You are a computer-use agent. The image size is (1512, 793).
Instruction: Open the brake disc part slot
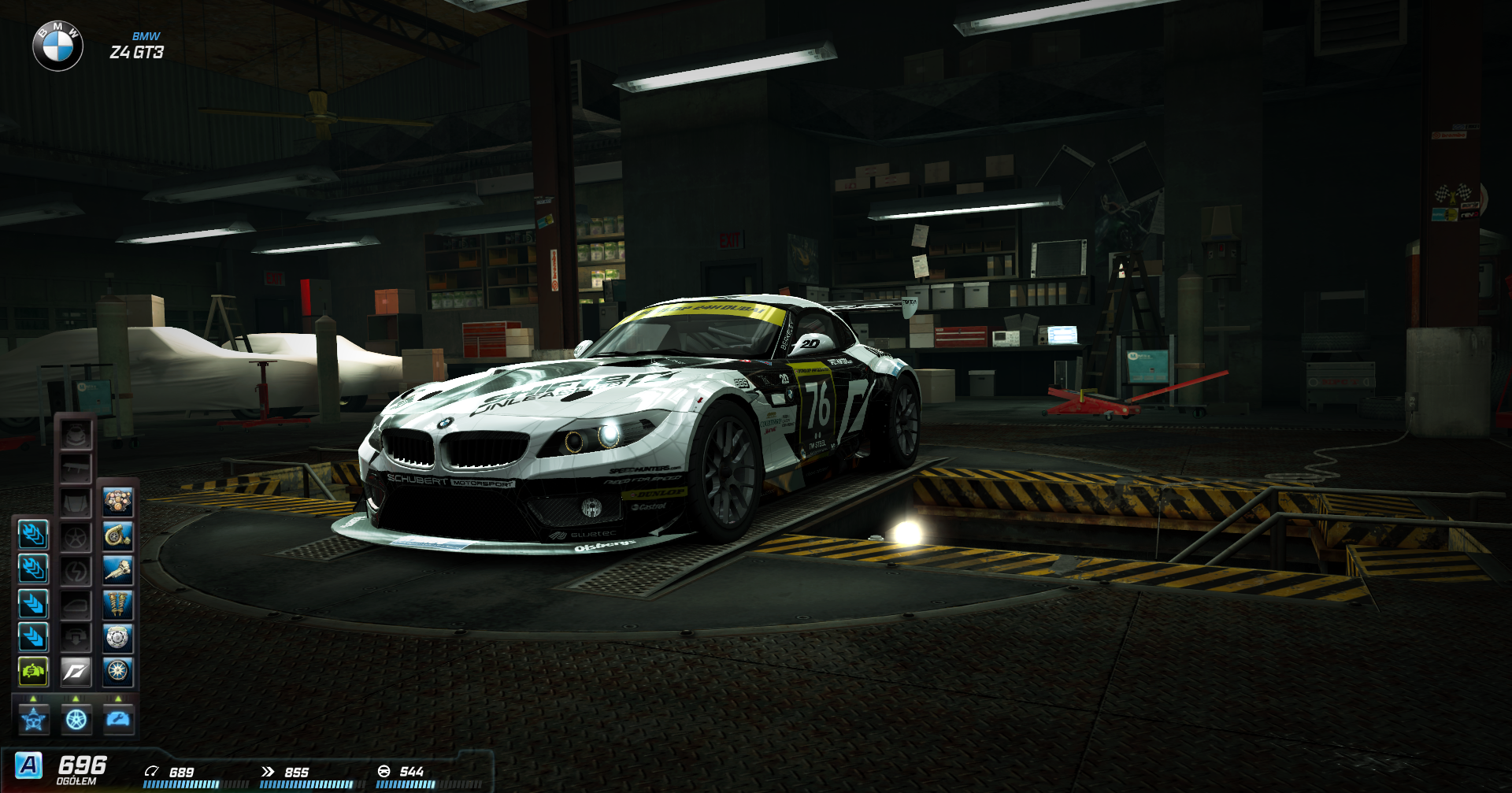click(x=118, y=638)
